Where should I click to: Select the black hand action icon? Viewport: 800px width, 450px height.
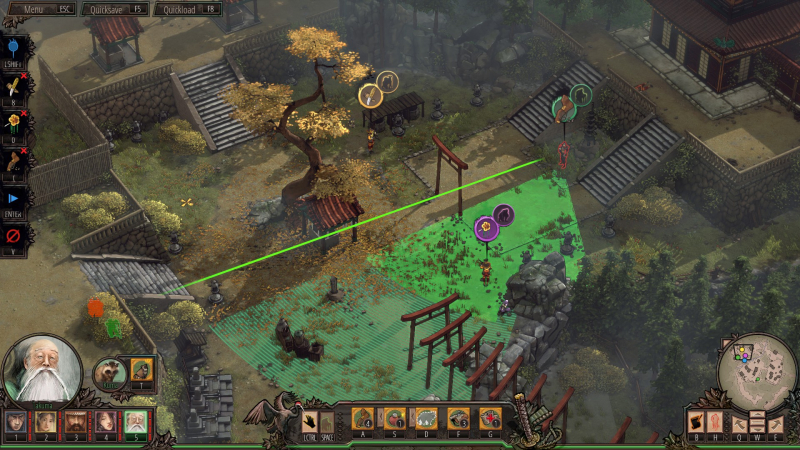click(x=311, y=421)
